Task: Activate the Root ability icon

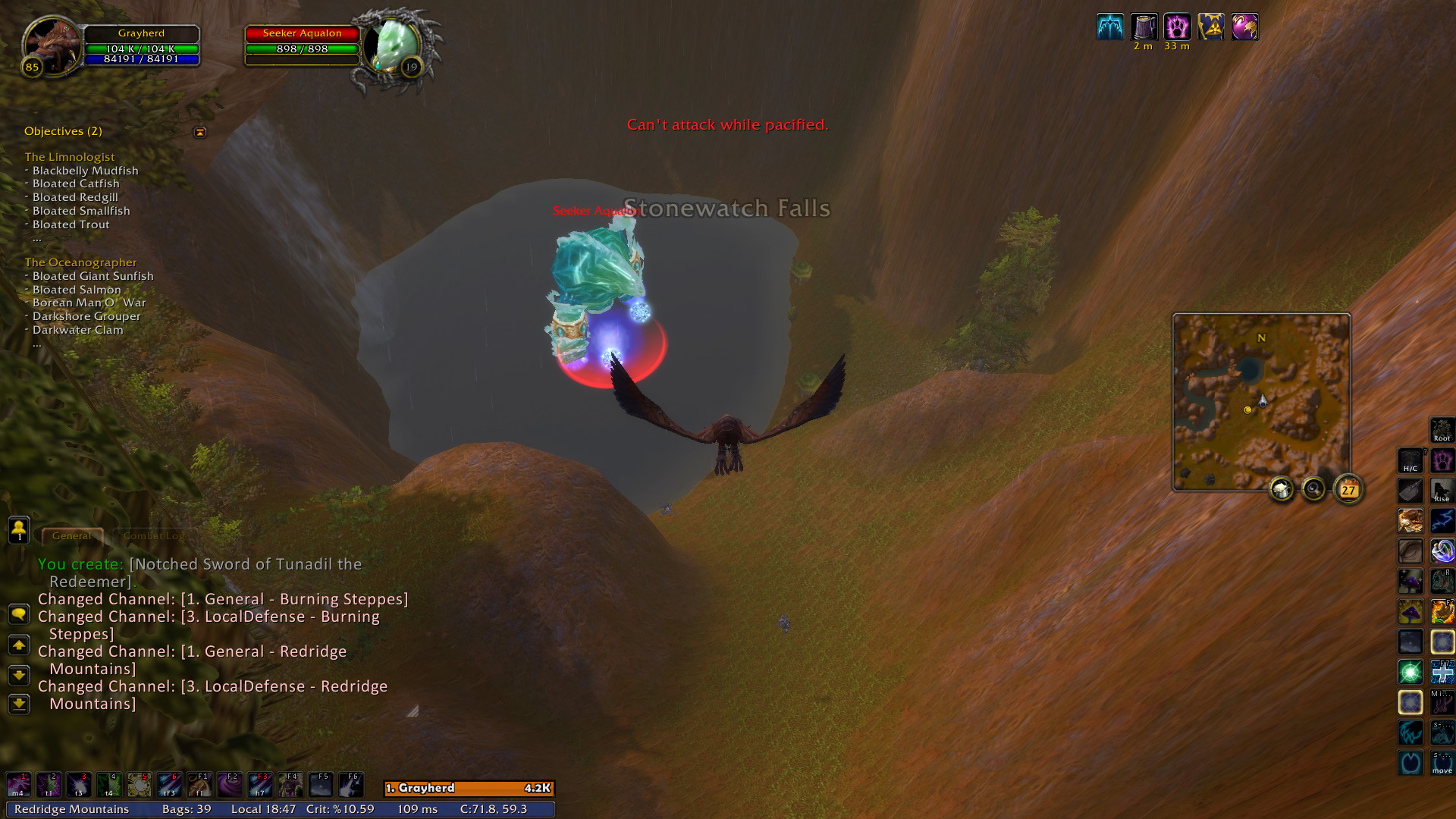Action: pos(1442,430)
